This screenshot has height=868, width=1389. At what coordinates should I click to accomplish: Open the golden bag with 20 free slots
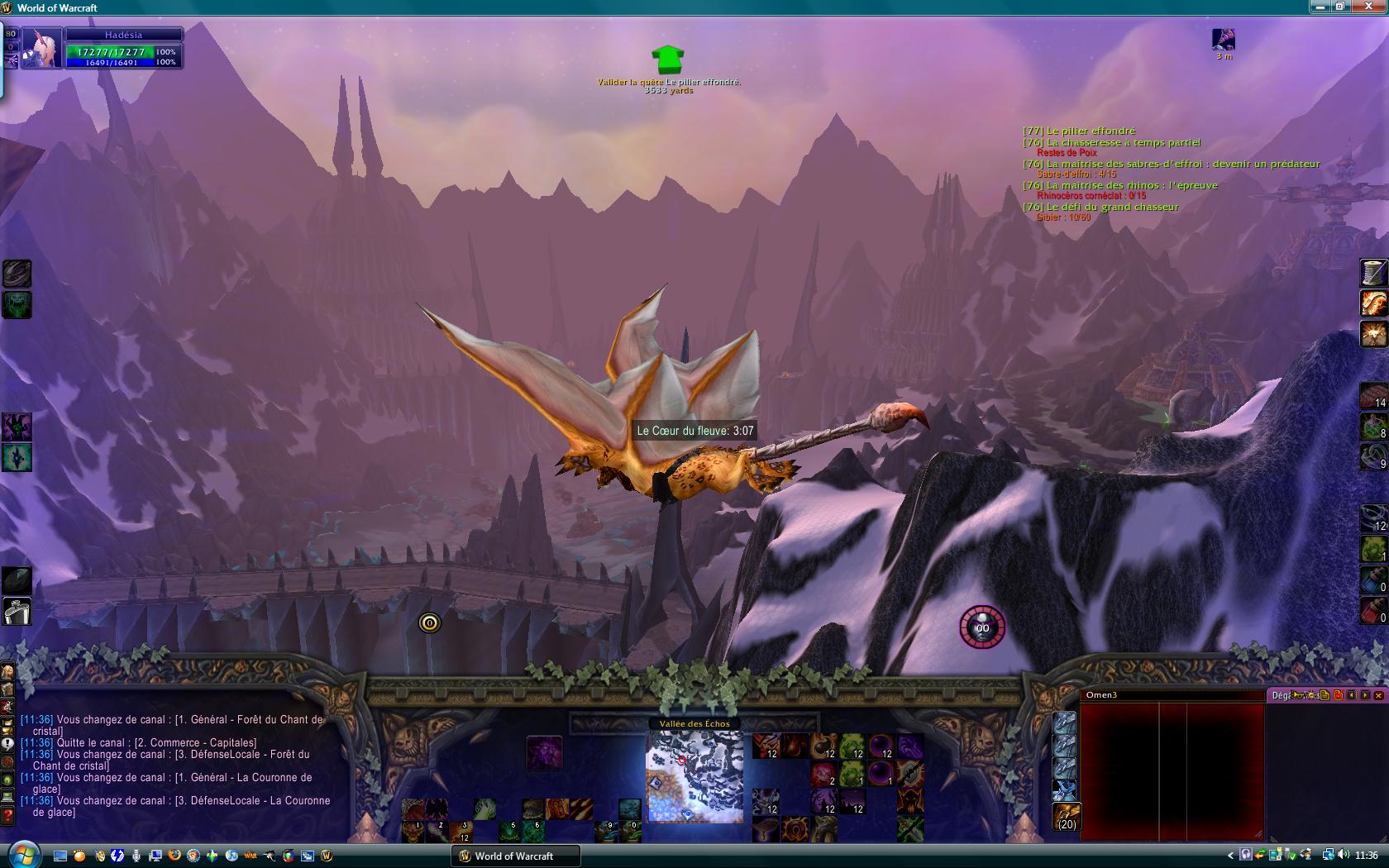point(1067,817)
